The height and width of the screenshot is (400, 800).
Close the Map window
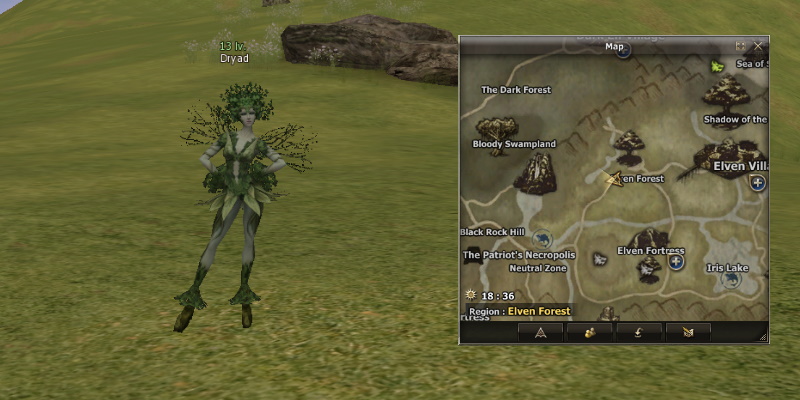click(758, 46)
